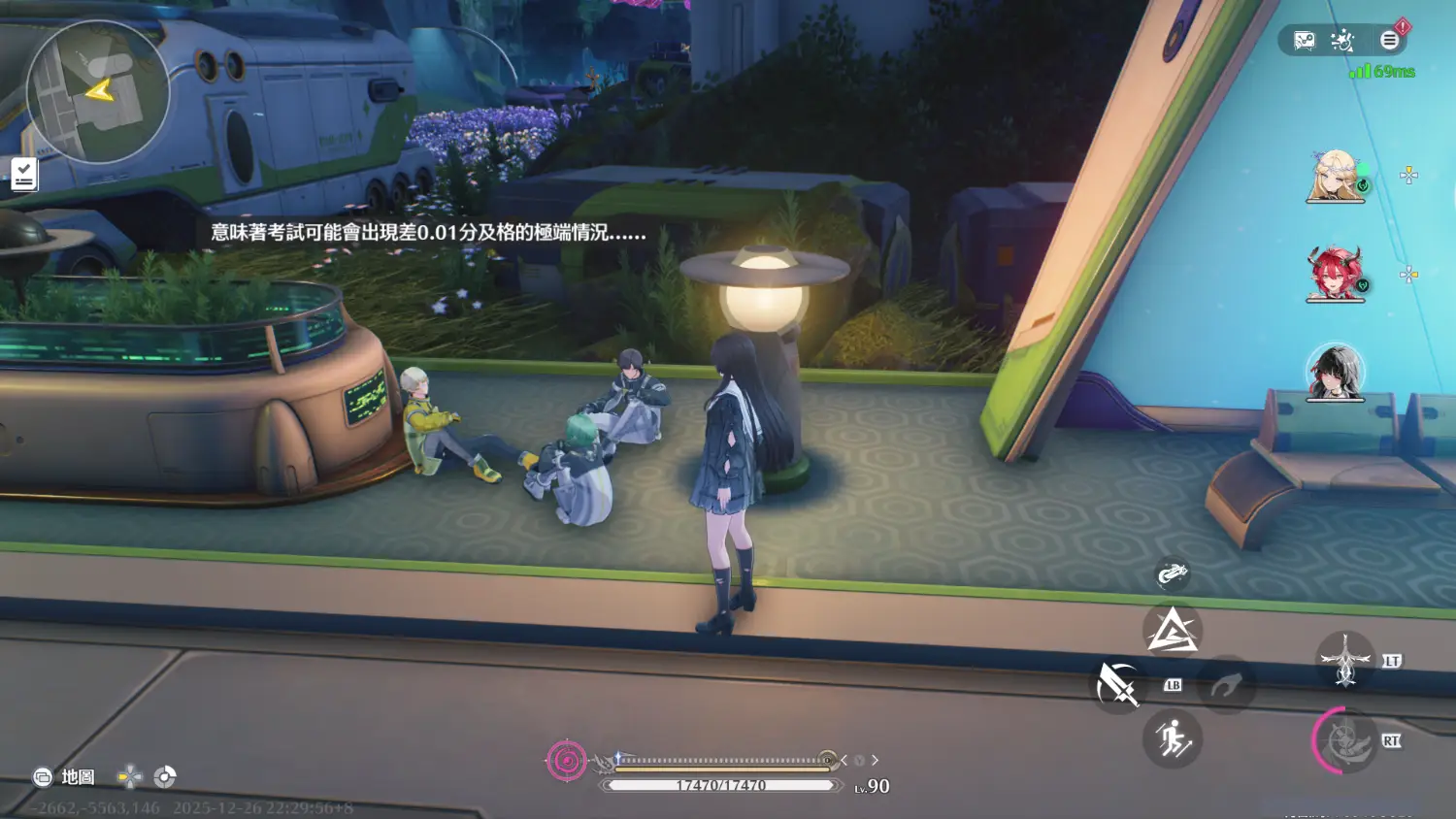Tap the crossed-out sword attack button
Viewport: 1456px width, 819px height.
[x=1117, y=686]
